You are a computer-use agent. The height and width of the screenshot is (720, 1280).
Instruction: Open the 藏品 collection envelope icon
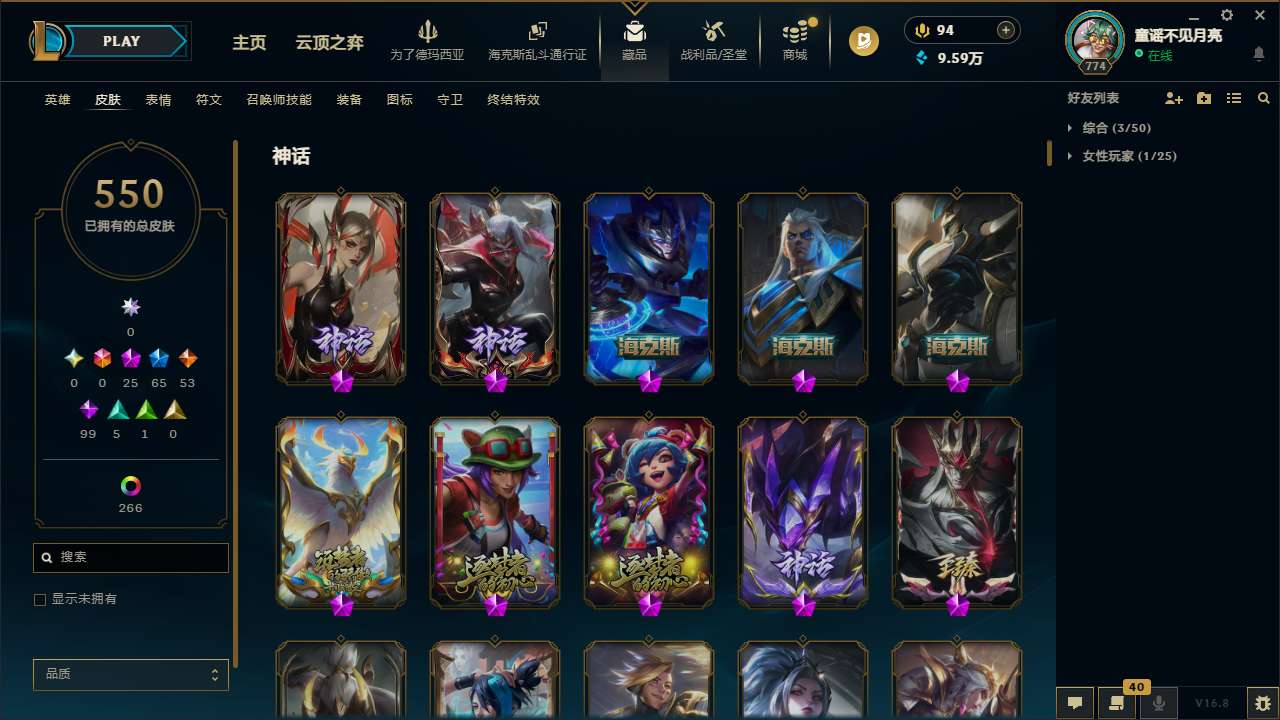coord(634,31)
